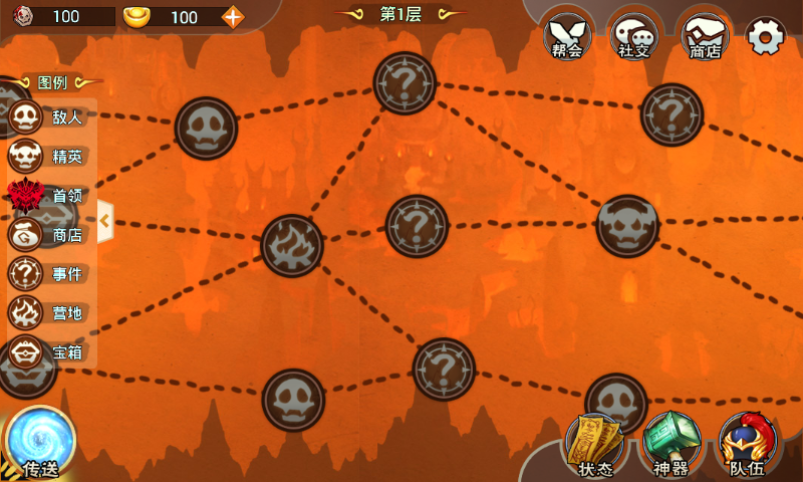The width and height of the screenshot is (803, 482).
Task: Choose the 首领 boss legend entry
Action: (x=48, y=196)
